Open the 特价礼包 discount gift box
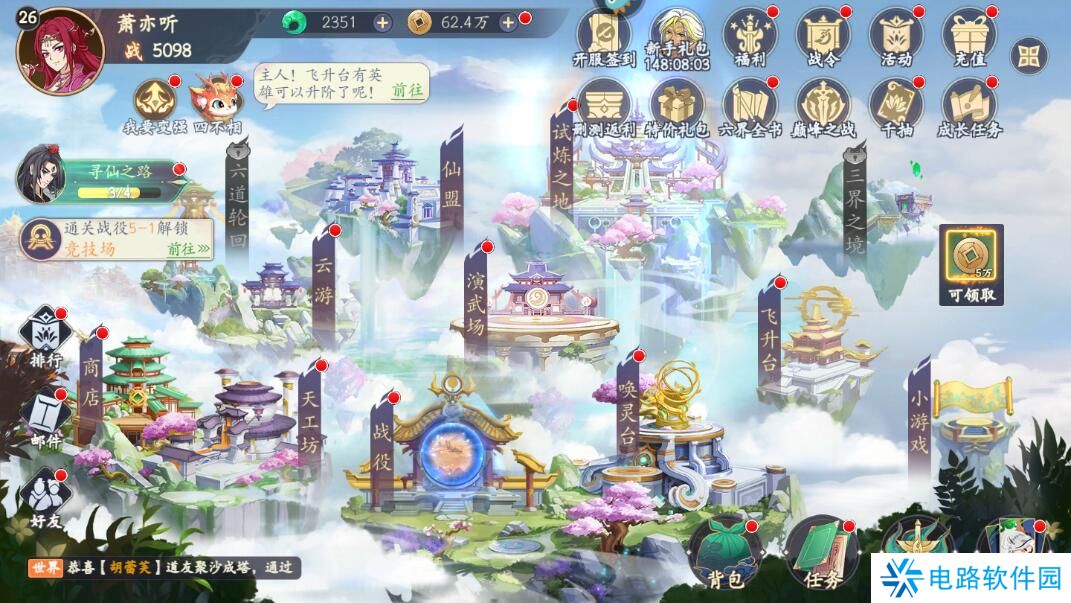1071x603 pixels. [678, 105]
